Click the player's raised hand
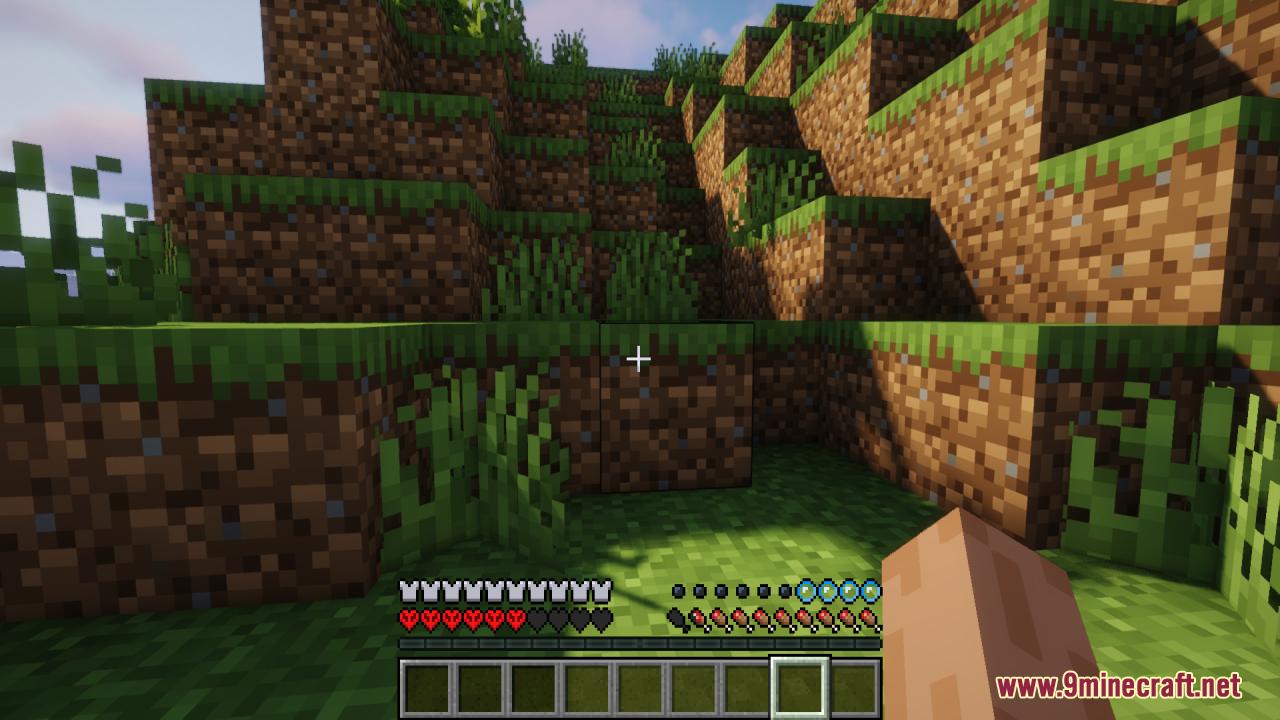Viewport: 1280px width, 720px height. pyautogui.click(x=1000, y=620)
